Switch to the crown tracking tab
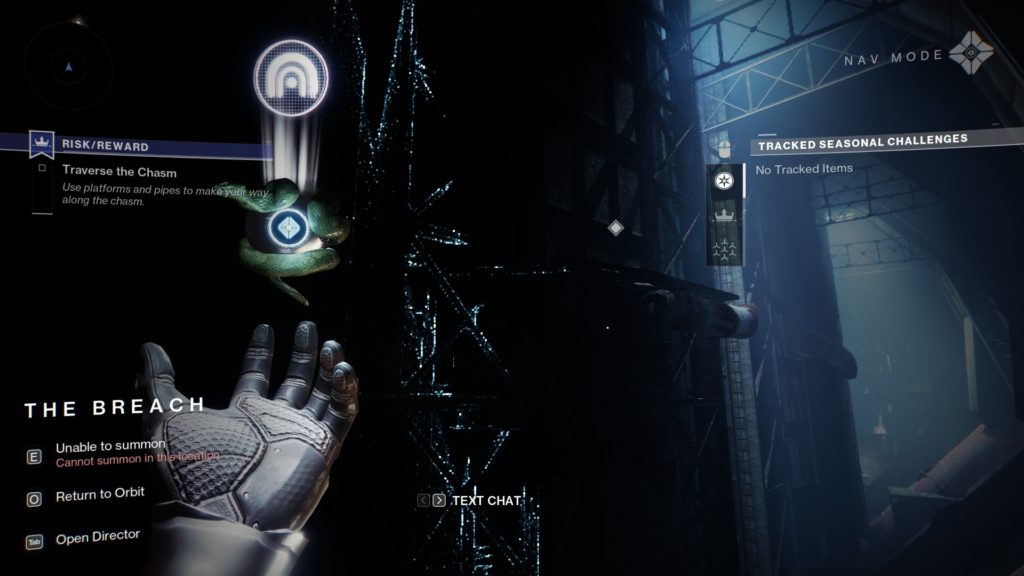The height and width of the screenshot is (576, 1024). point(723,215)
